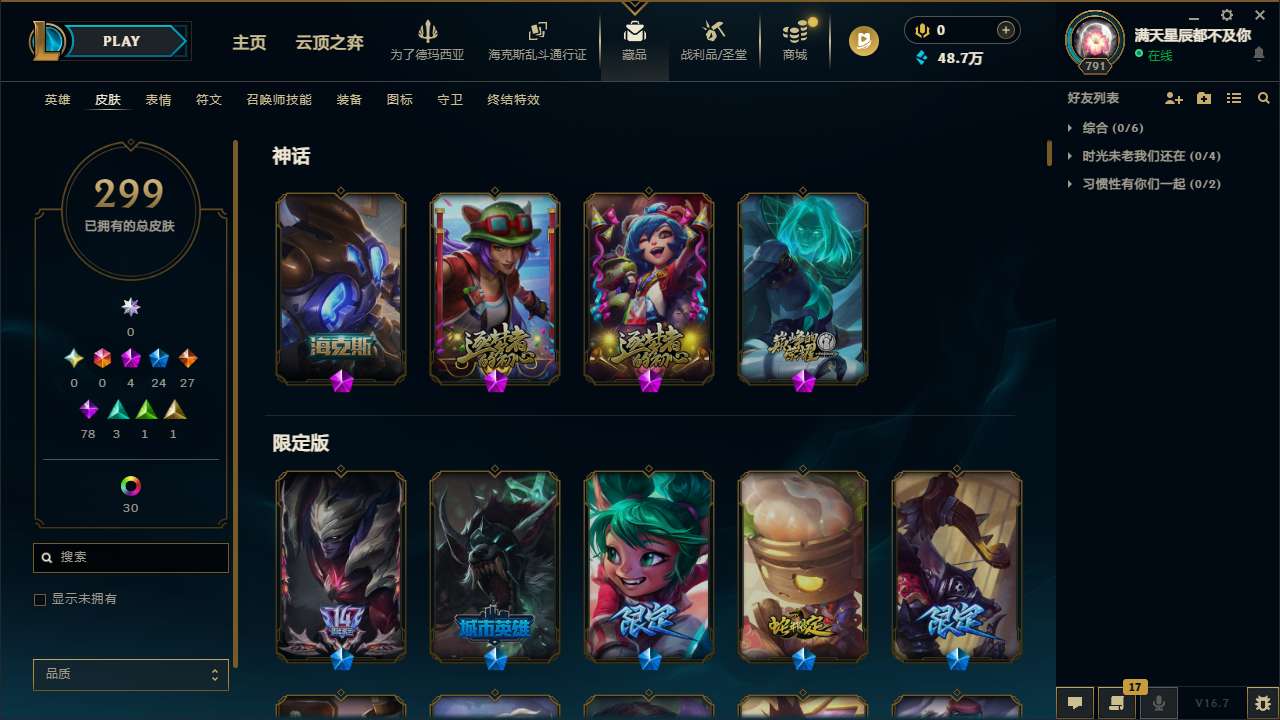Open the 战利品/圣堂 loot icon
This screenshot has height=720, width=1280.
pos(713,40)
